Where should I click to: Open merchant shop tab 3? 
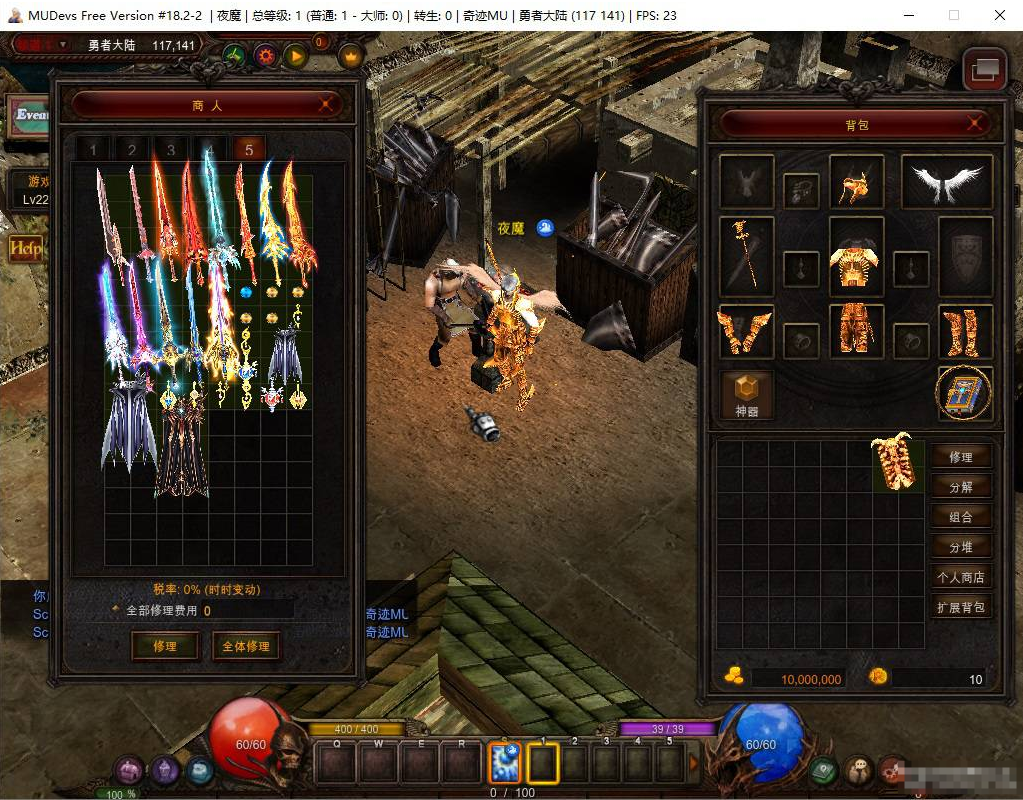[171, 150]
